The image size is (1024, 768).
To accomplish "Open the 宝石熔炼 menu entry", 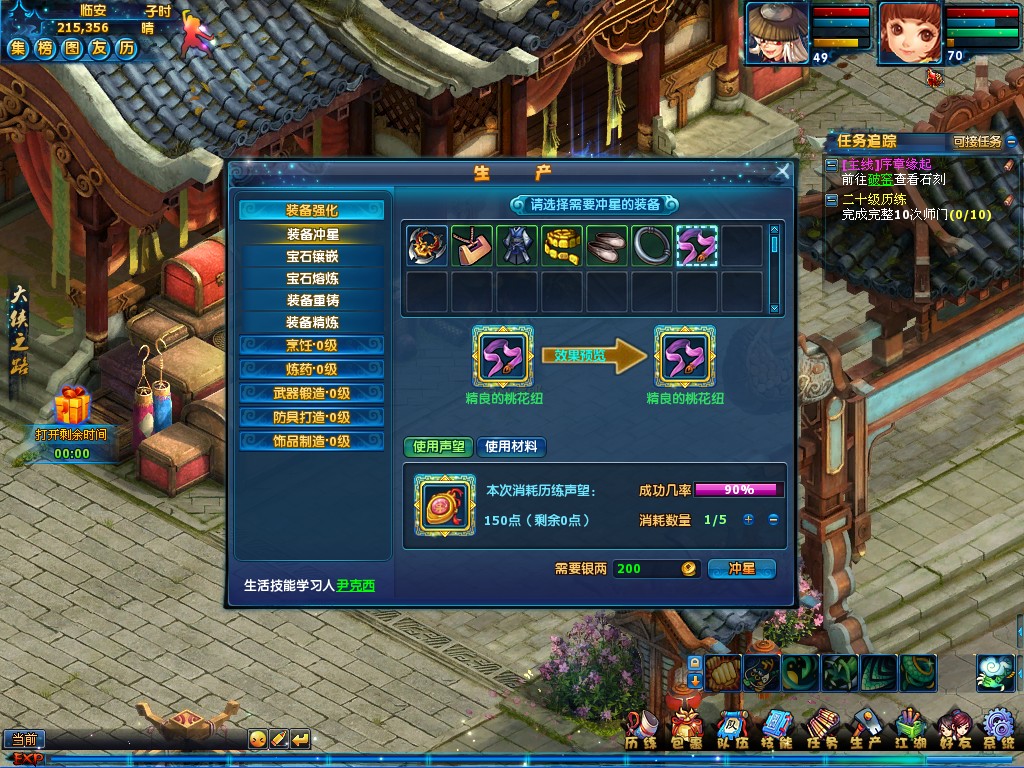I will [x=312, y=279].
